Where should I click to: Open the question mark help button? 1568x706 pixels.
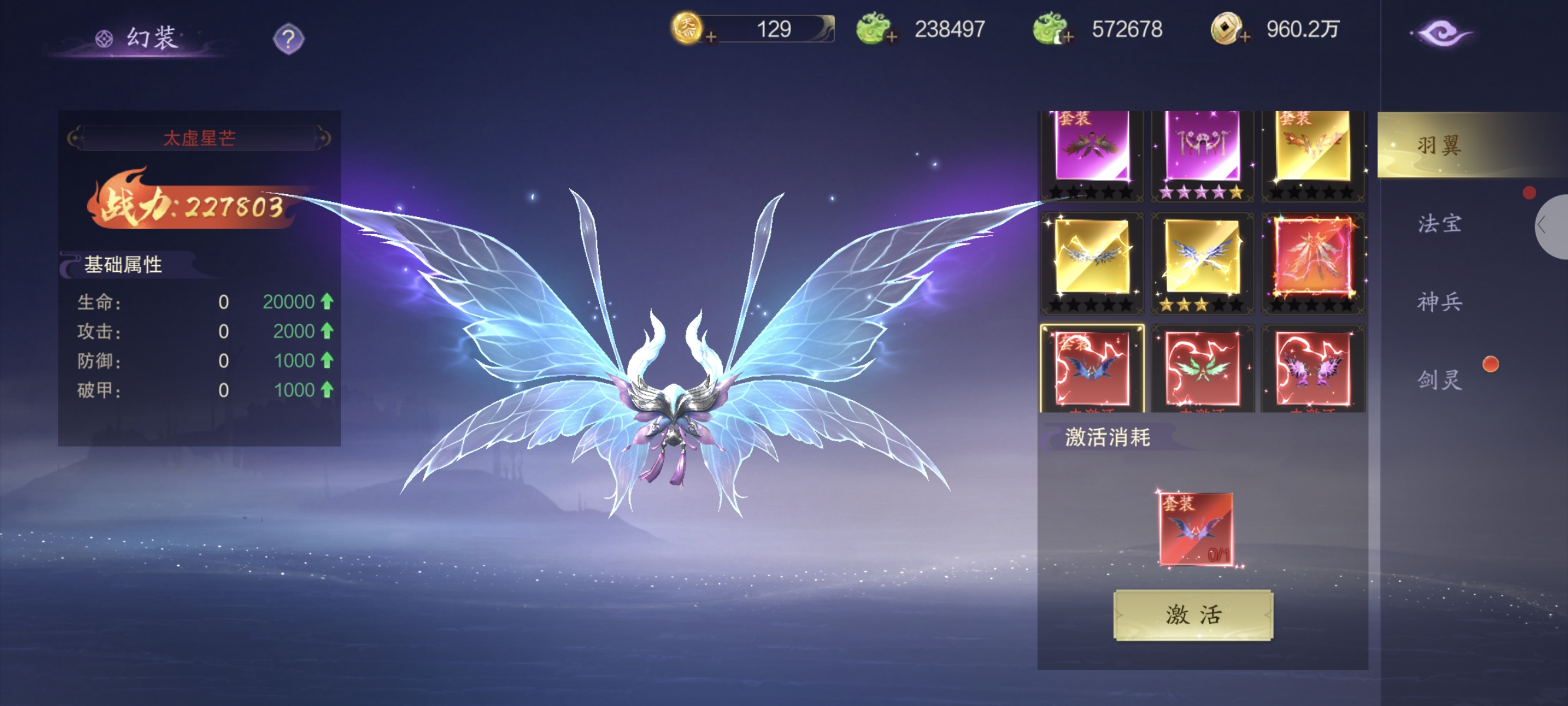(x=288, y=39)
